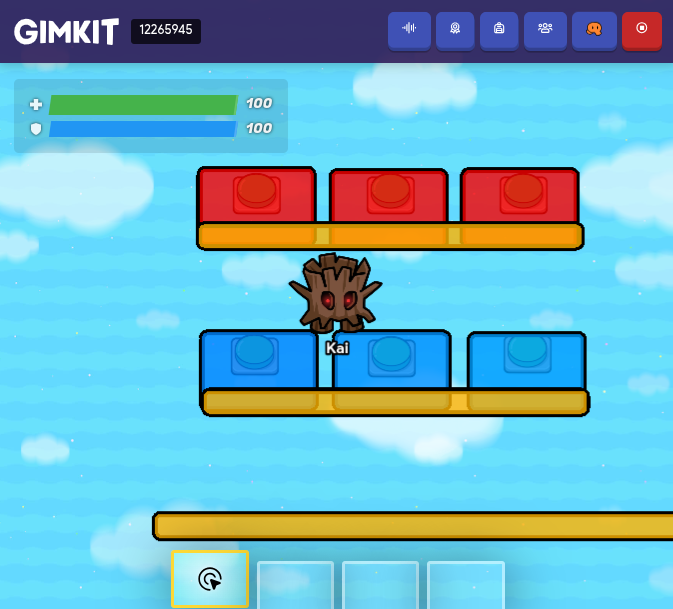Viewport: 673px width, 609px height.
Task: Click the red stop game button
Action: (x=642, y=29)
